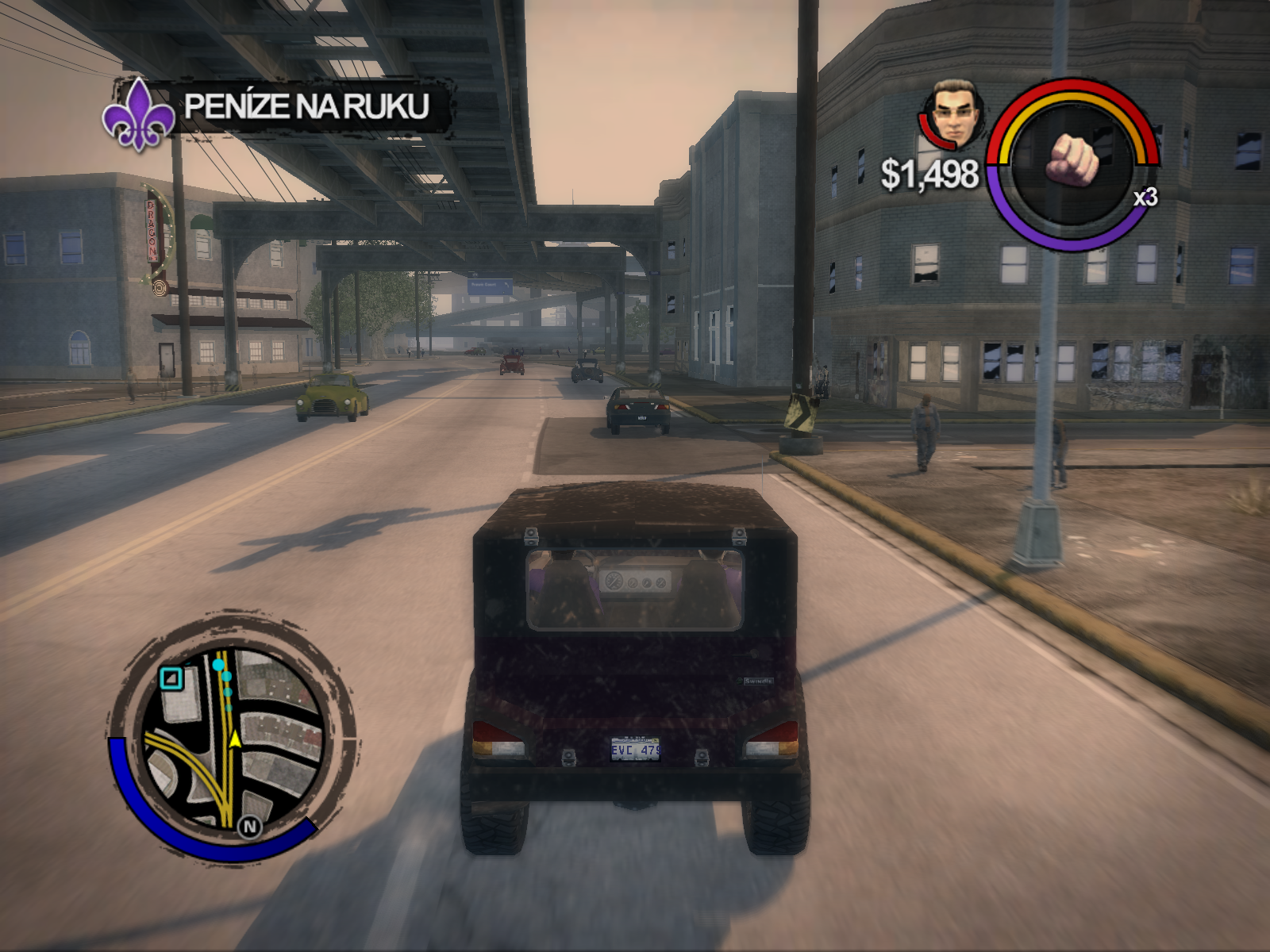
Task: Click the north N indicator on minimap
Action: click(250, 827)
